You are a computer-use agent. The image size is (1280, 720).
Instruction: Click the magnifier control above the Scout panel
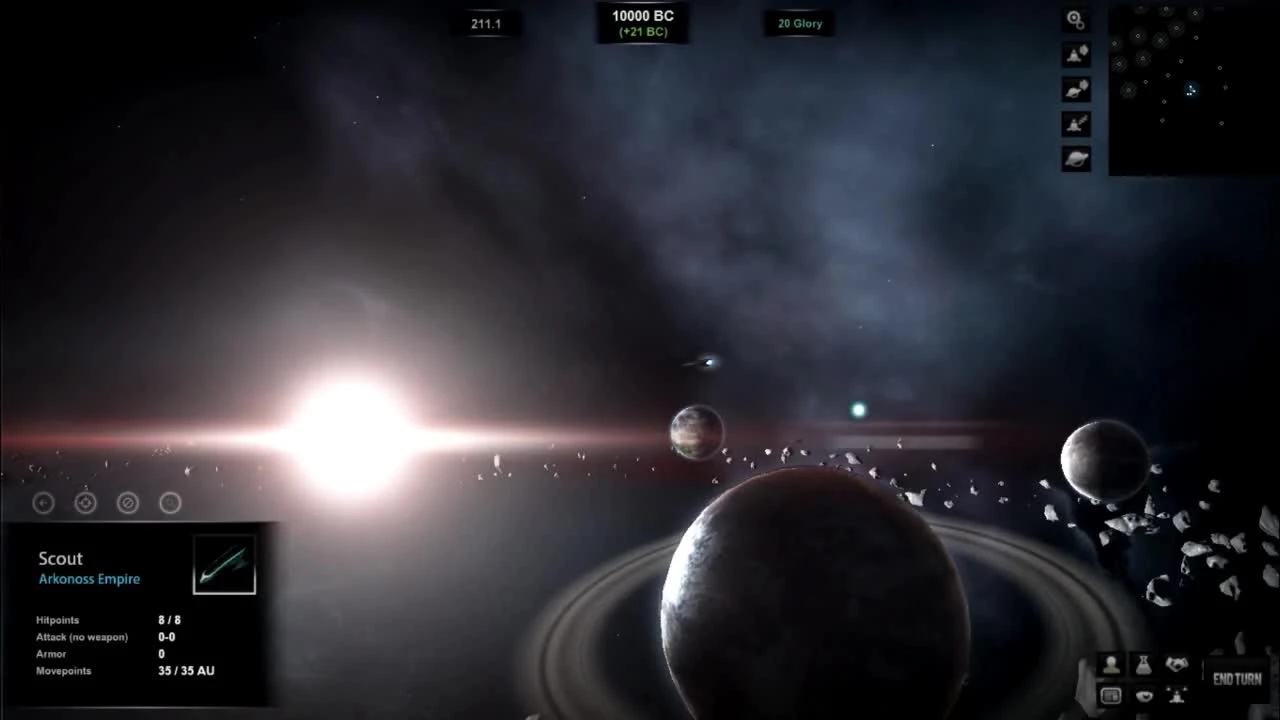pyautogui.click(x=127, y=503)
